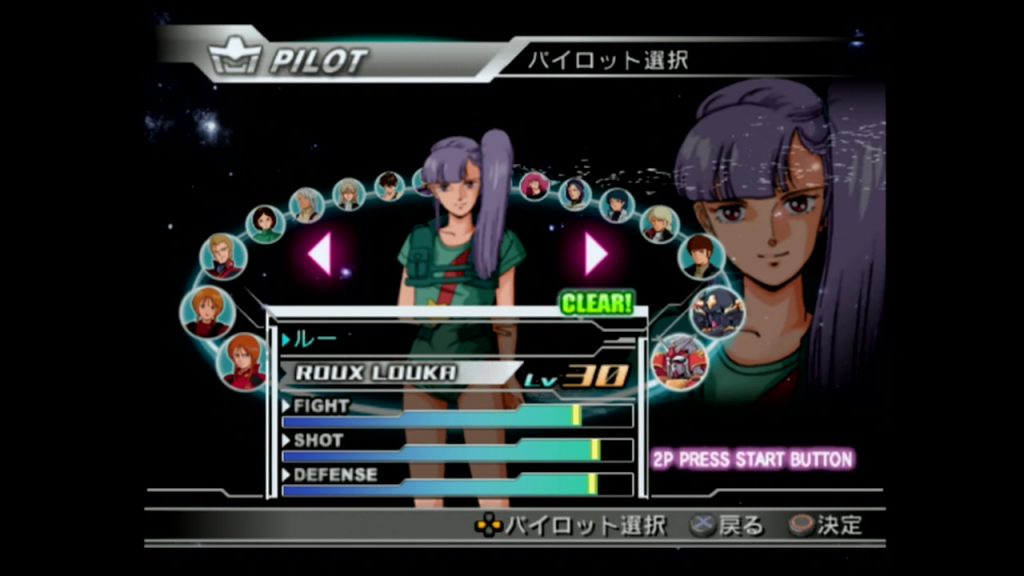Pick the black-haired pilot in the green outfit
Screen dimensions: 1024x576
[x=265, y=223]
